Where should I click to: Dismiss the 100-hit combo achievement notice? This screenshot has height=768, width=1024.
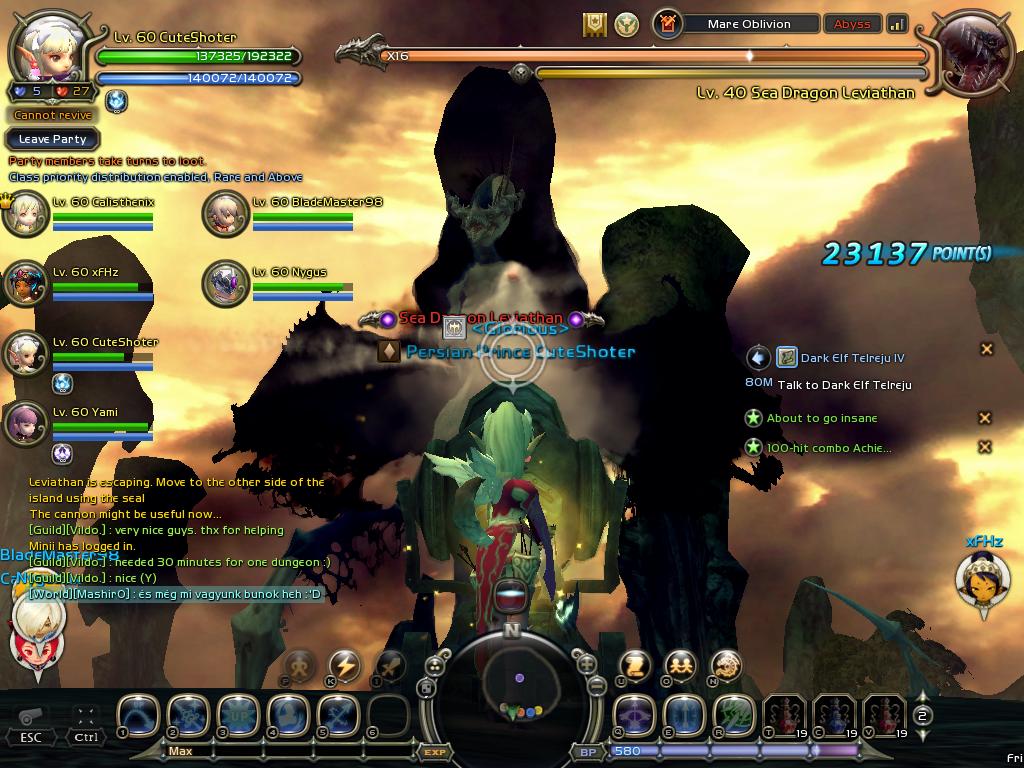point(984,447)
